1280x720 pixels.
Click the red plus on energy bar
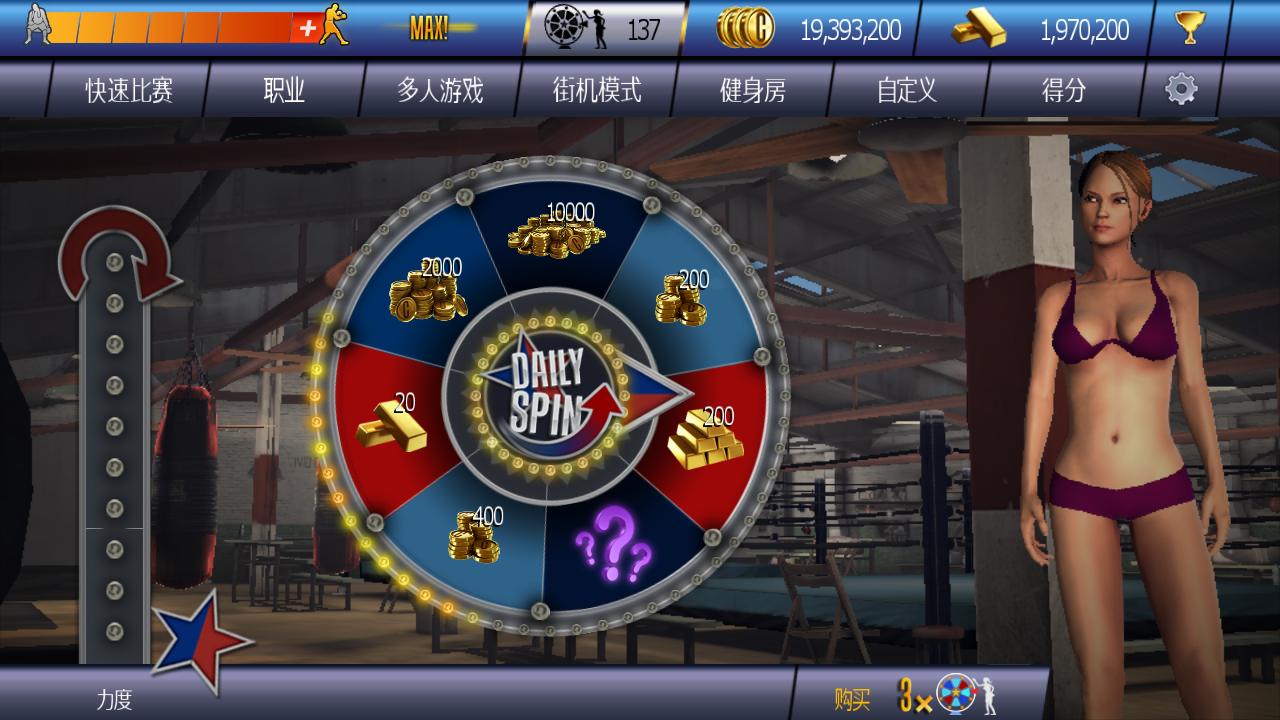click(306, 28)
